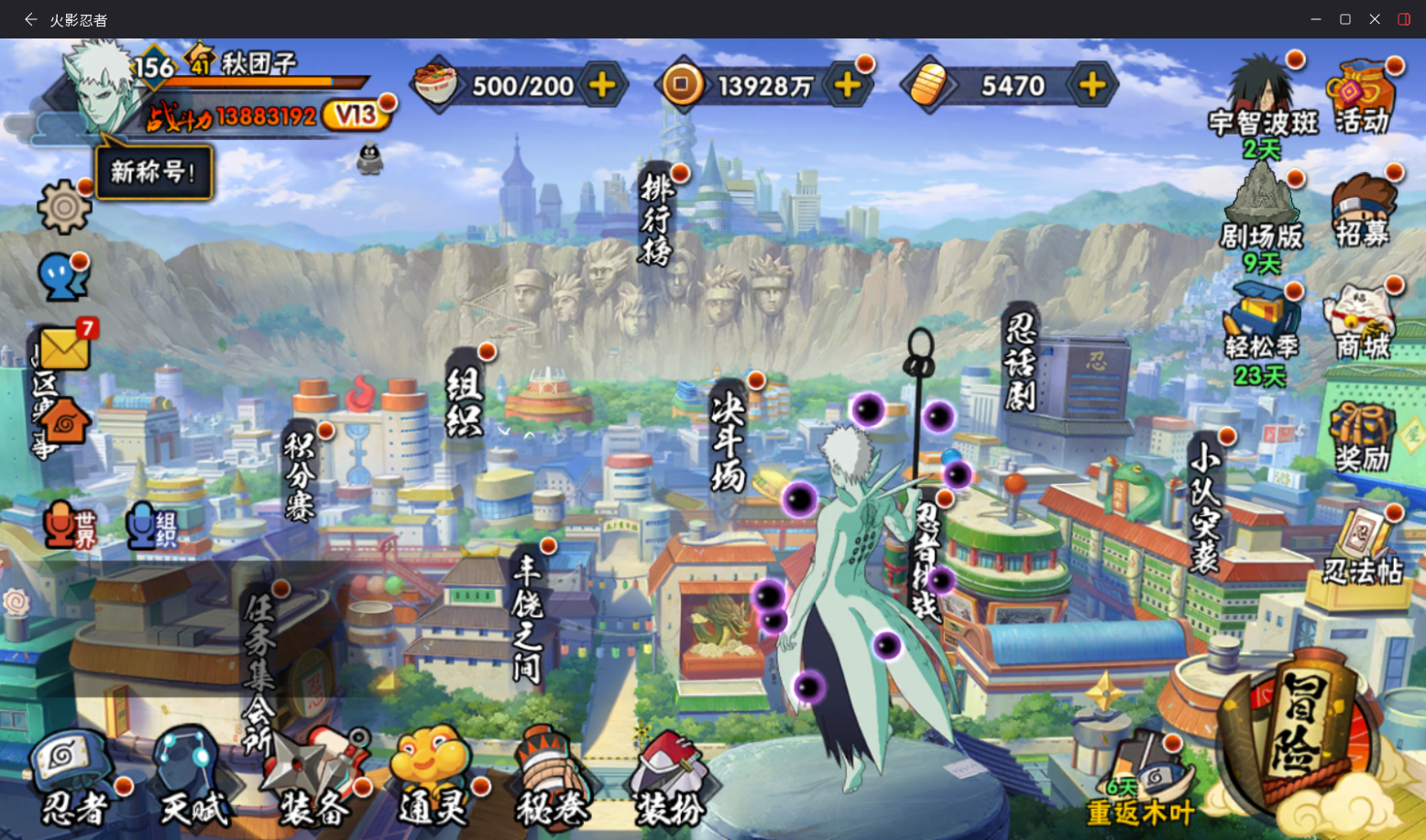Open the 活动 events icon
The height and width of the screenshot is (840, 1426).
click(1362, 98)
